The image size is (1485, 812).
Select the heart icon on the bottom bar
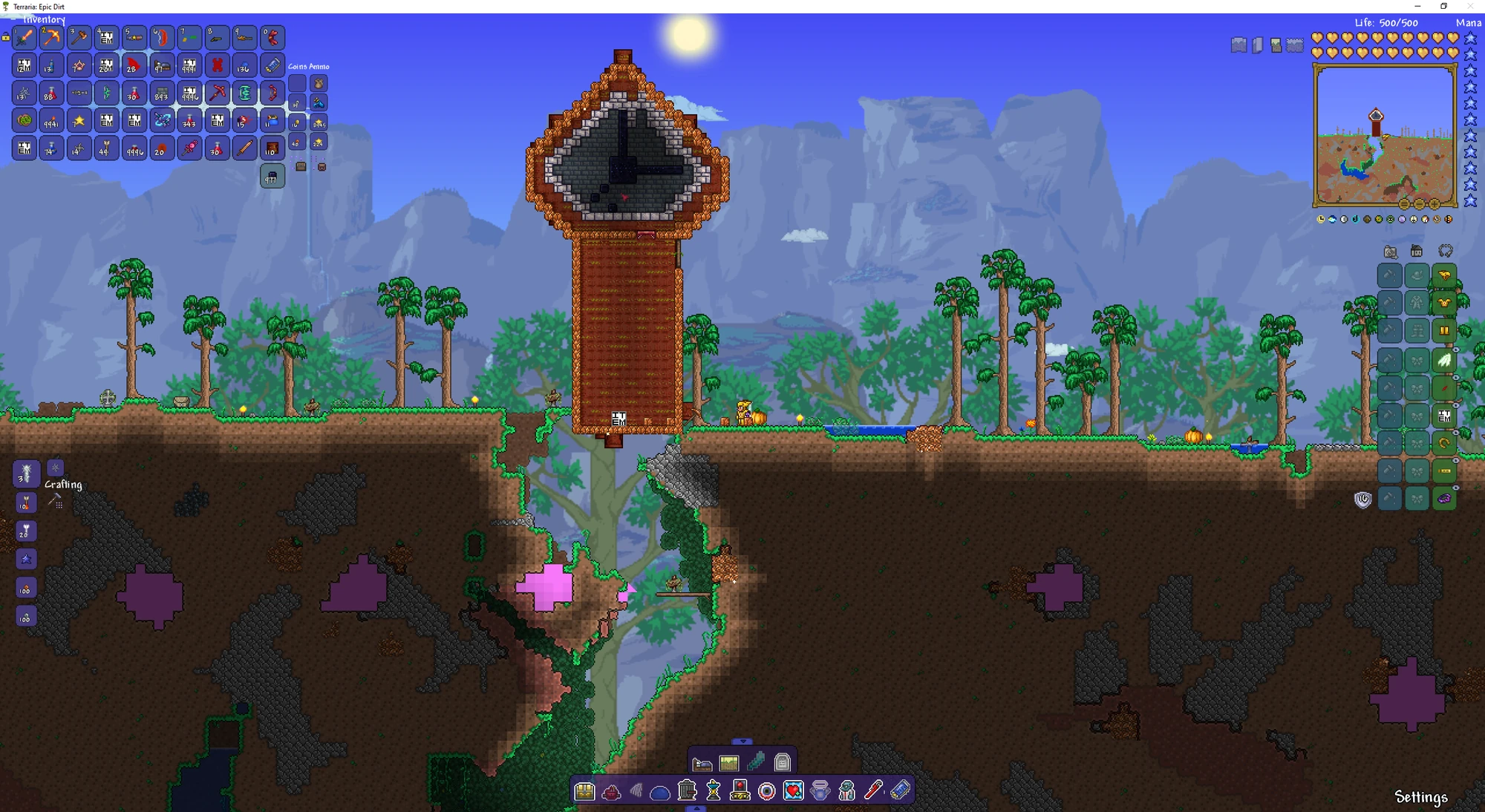[x=794, y=791]
